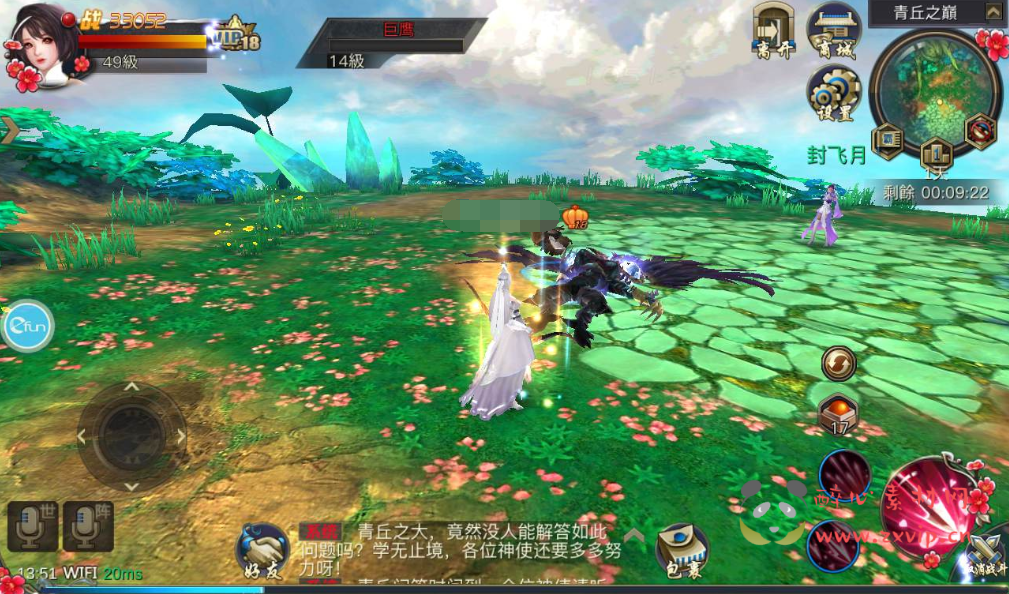Open the circular minimap

click(x=934, y=88)
